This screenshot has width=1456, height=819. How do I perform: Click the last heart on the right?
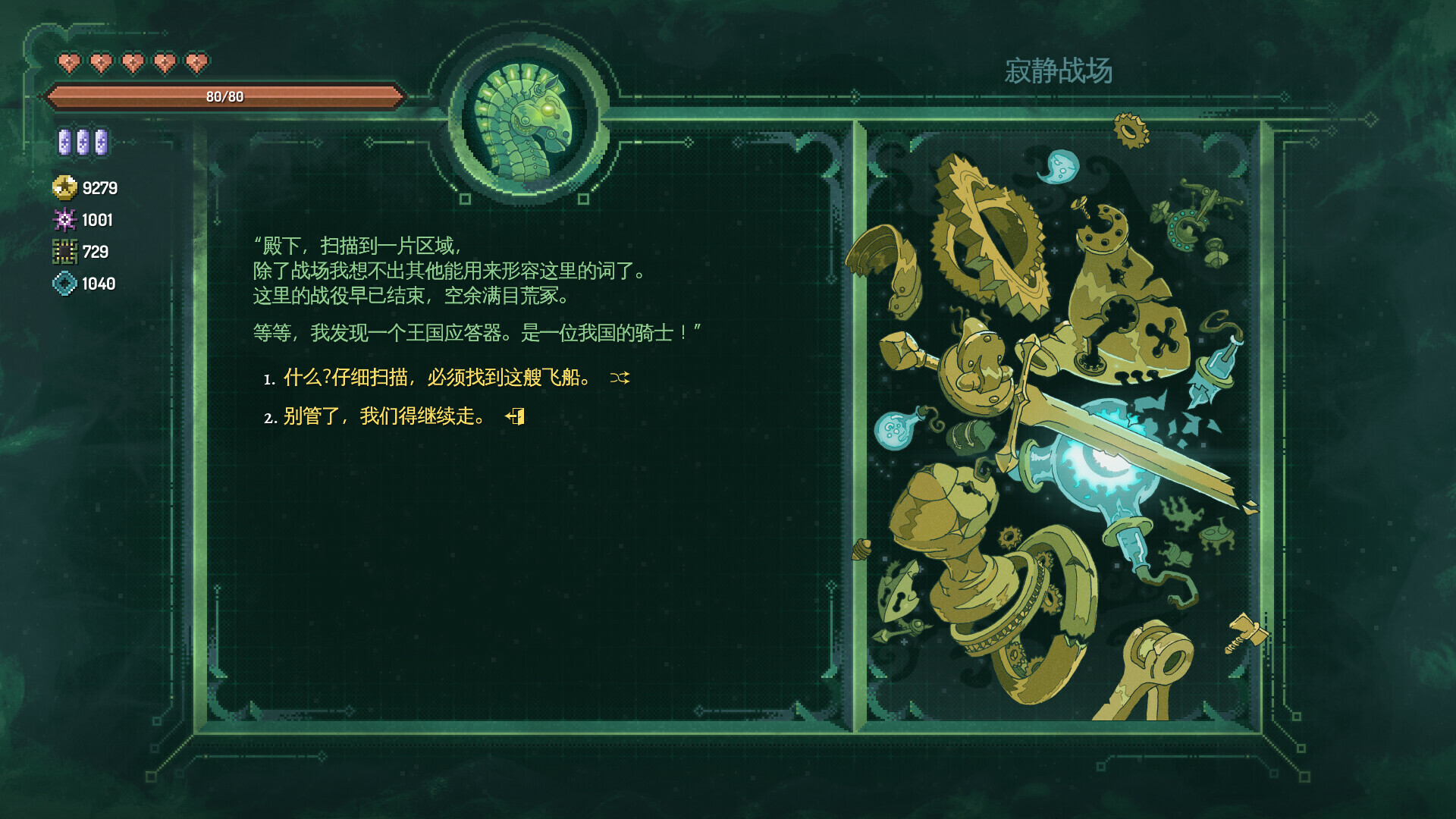coord(195,63)
